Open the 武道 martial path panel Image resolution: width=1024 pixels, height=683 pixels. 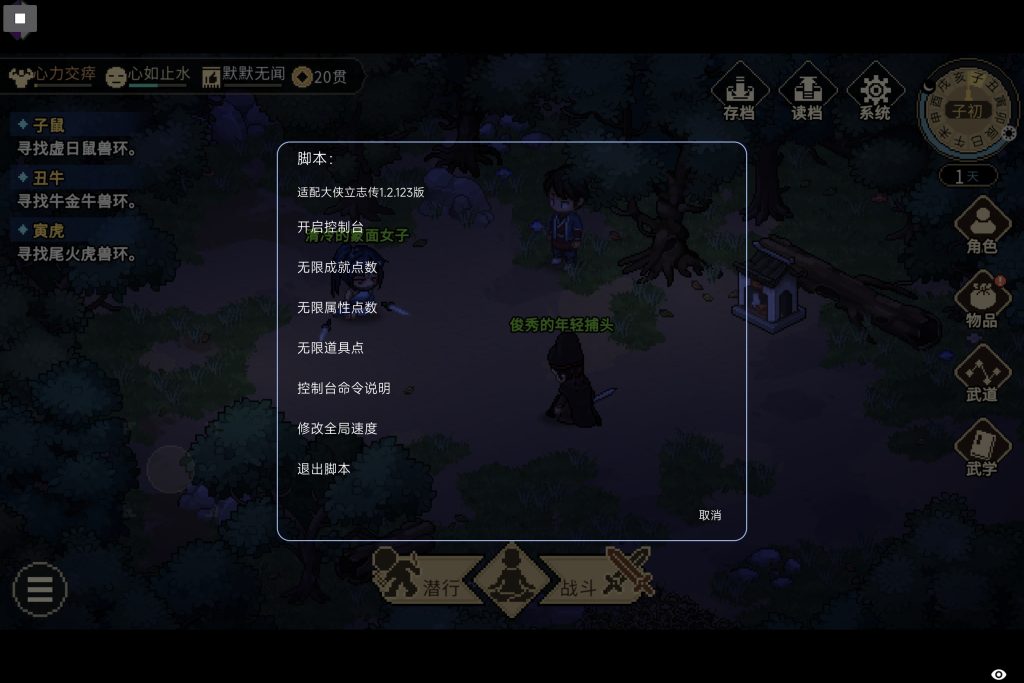point(982,374)
